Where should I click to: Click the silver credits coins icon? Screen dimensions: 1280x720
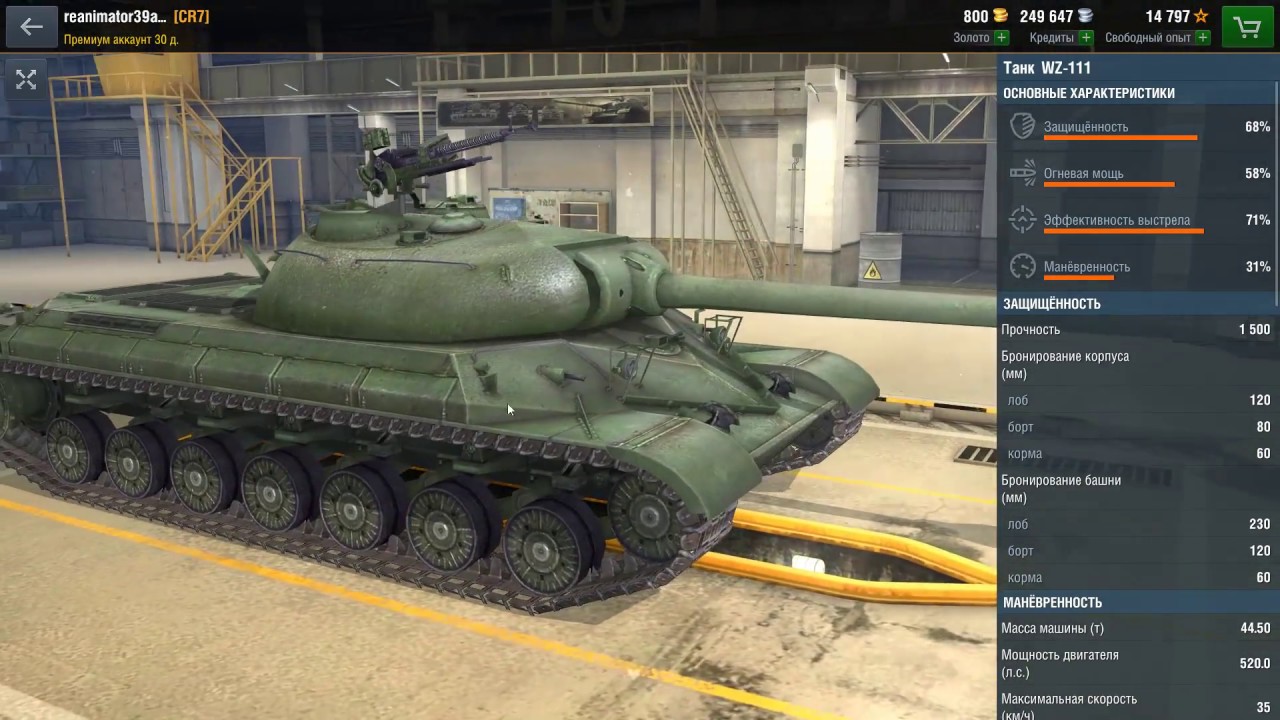coord(1086,16)
